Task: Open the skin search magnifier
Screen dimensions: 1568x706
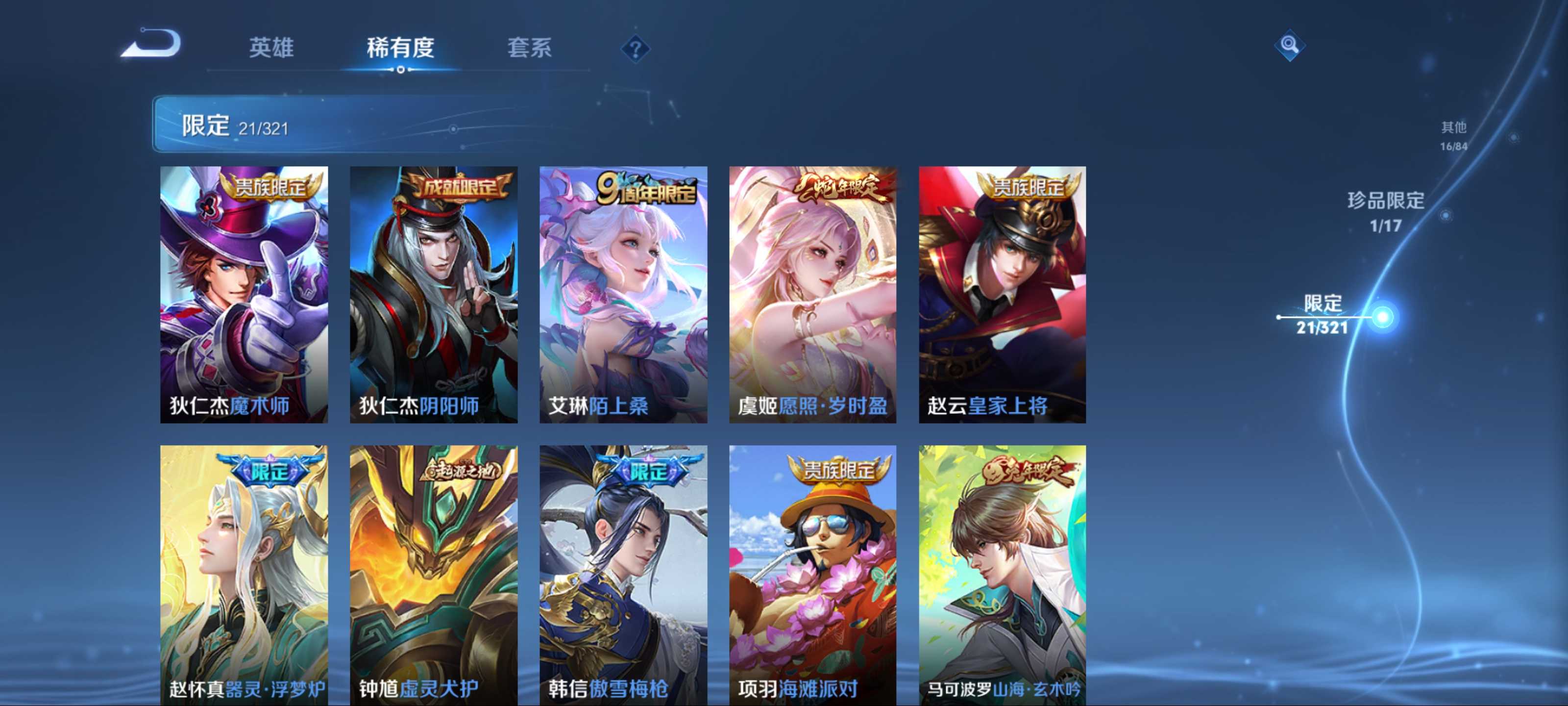Action: (x=1289, y=45)
